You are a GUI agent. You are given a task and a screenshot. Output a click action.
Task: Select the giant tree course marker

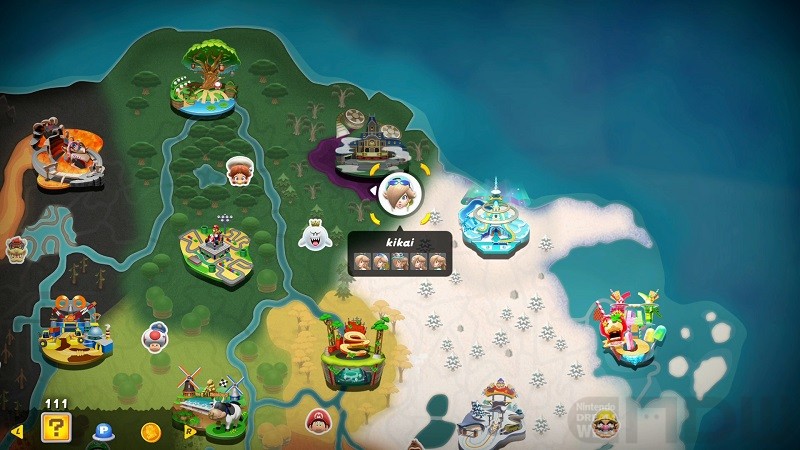click(209, 75)
